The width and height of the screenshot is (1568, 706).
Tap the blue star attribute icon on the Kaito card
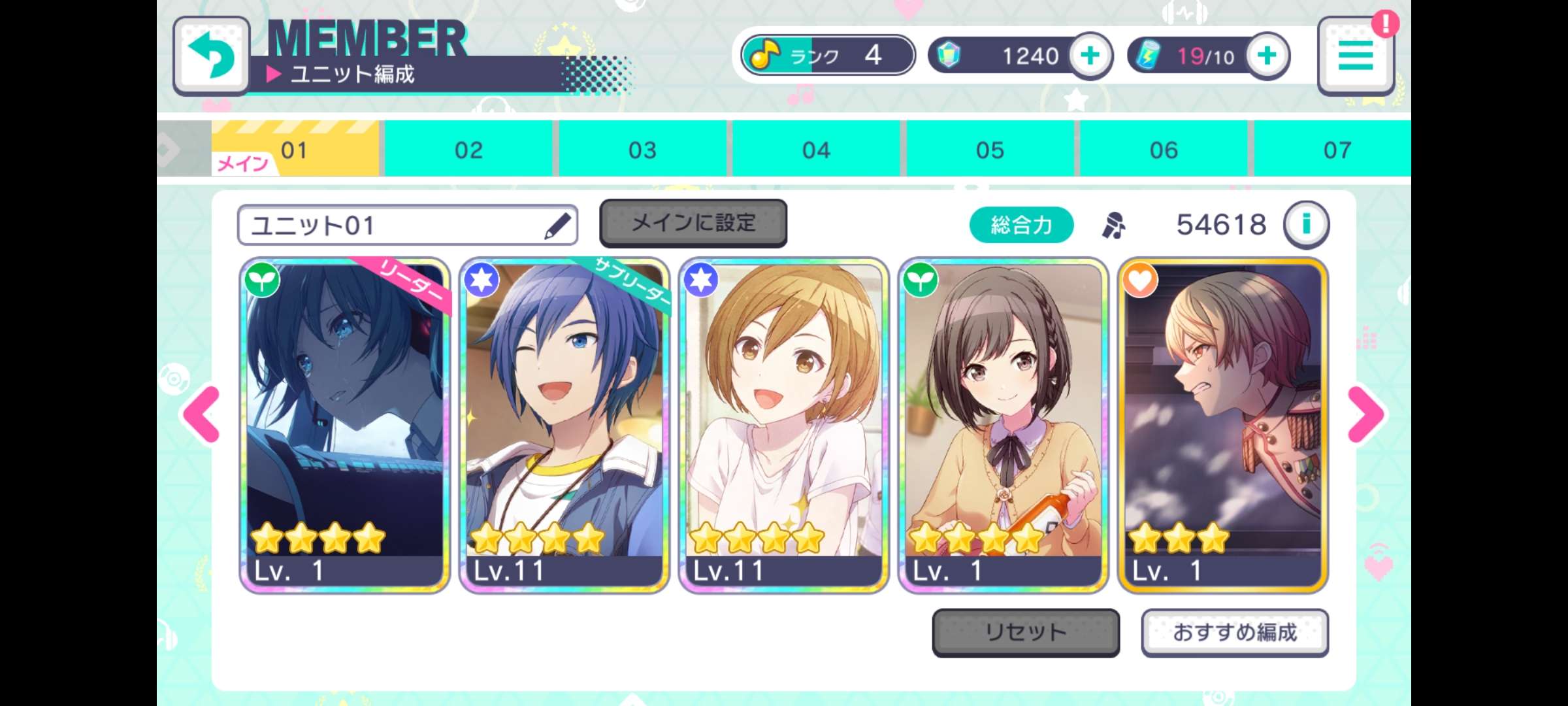(482, 280)
